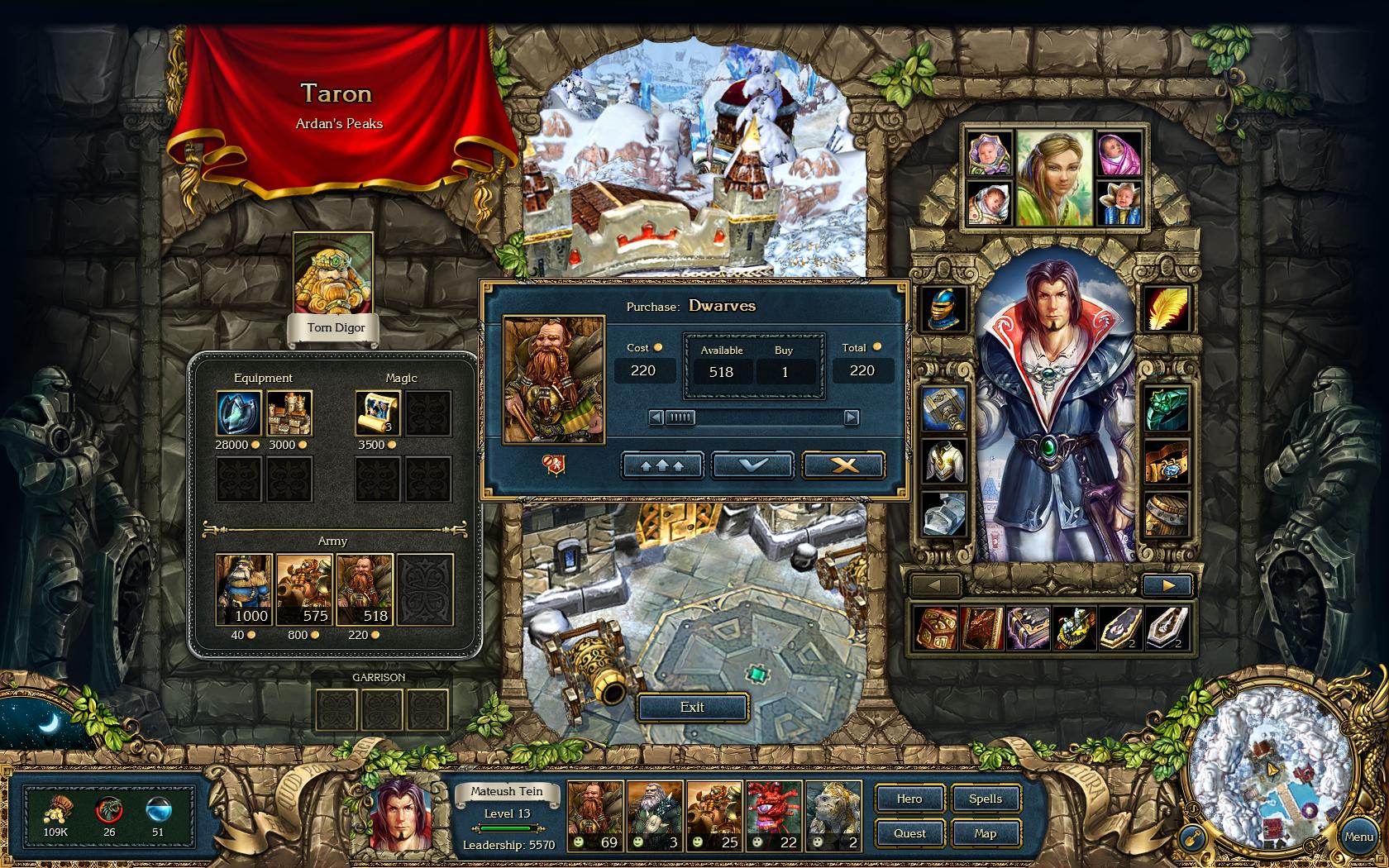This screenshot has height=868, width=1389.
Task: Select maximum quantity with the triple-arrow button
Action: click(661, 465)
